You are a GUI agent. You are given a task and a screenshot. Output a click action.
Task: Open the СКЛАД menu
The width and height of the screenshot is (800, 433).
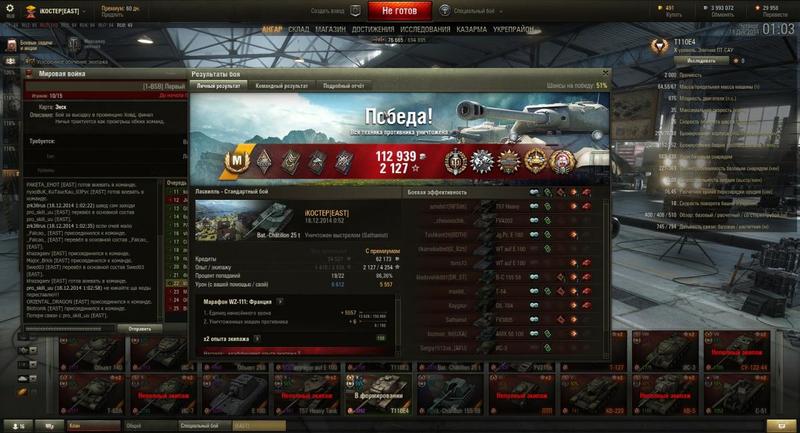[298, 30]
